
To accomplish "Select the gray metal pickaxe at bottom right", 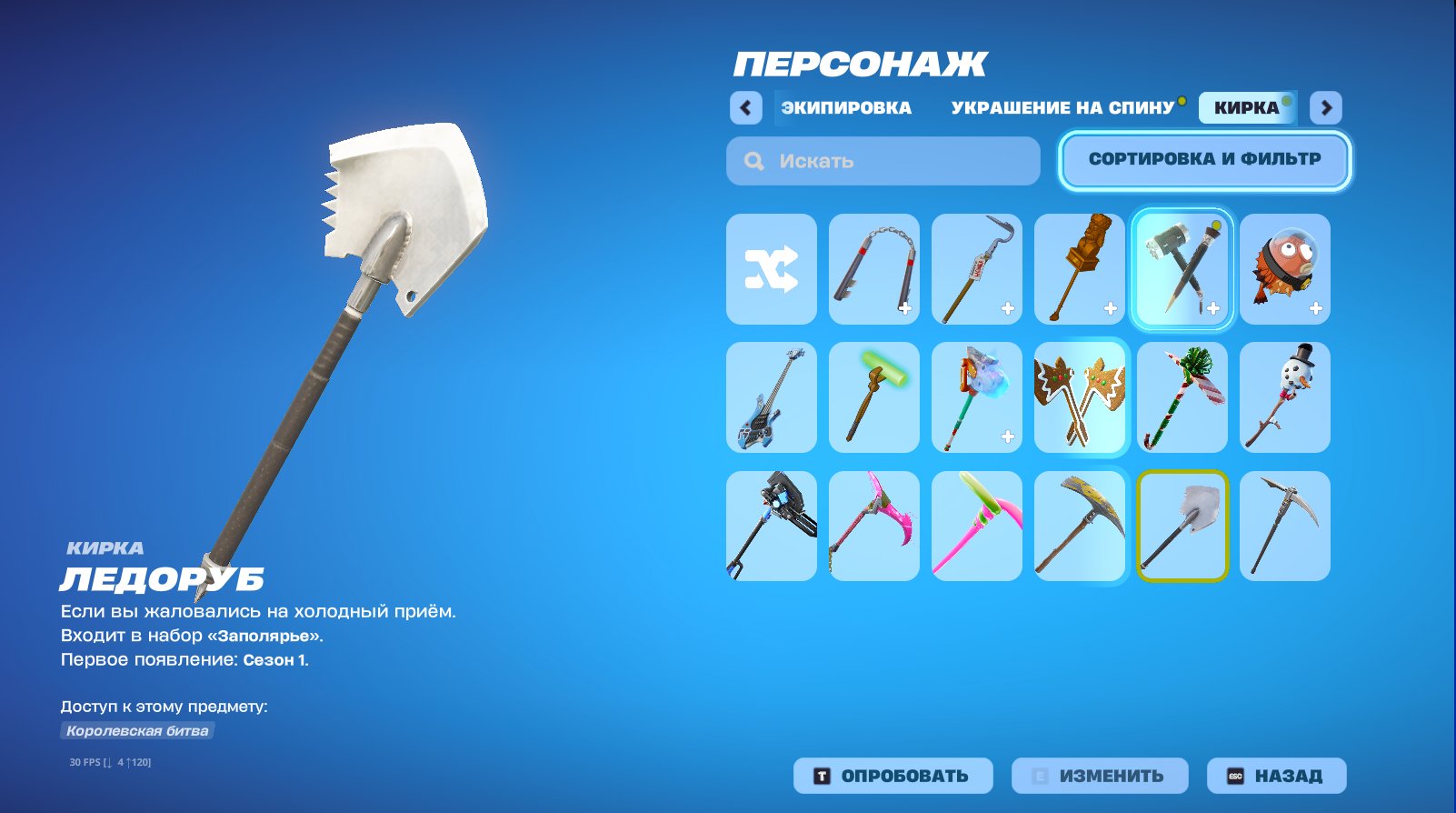I will [1285, 526].
